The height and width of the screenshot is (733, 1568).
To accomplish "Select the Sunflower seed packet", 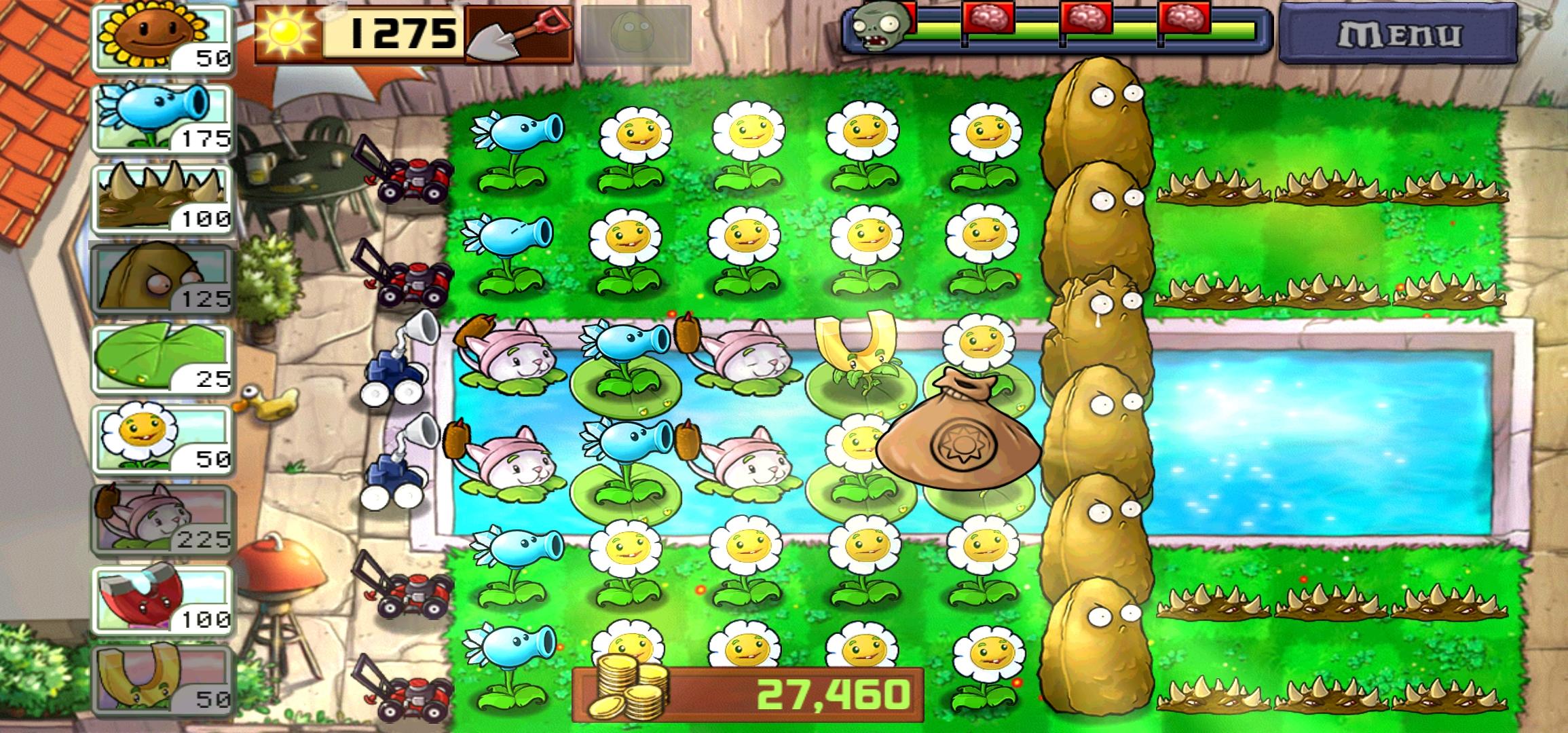I will pos(163,37).
